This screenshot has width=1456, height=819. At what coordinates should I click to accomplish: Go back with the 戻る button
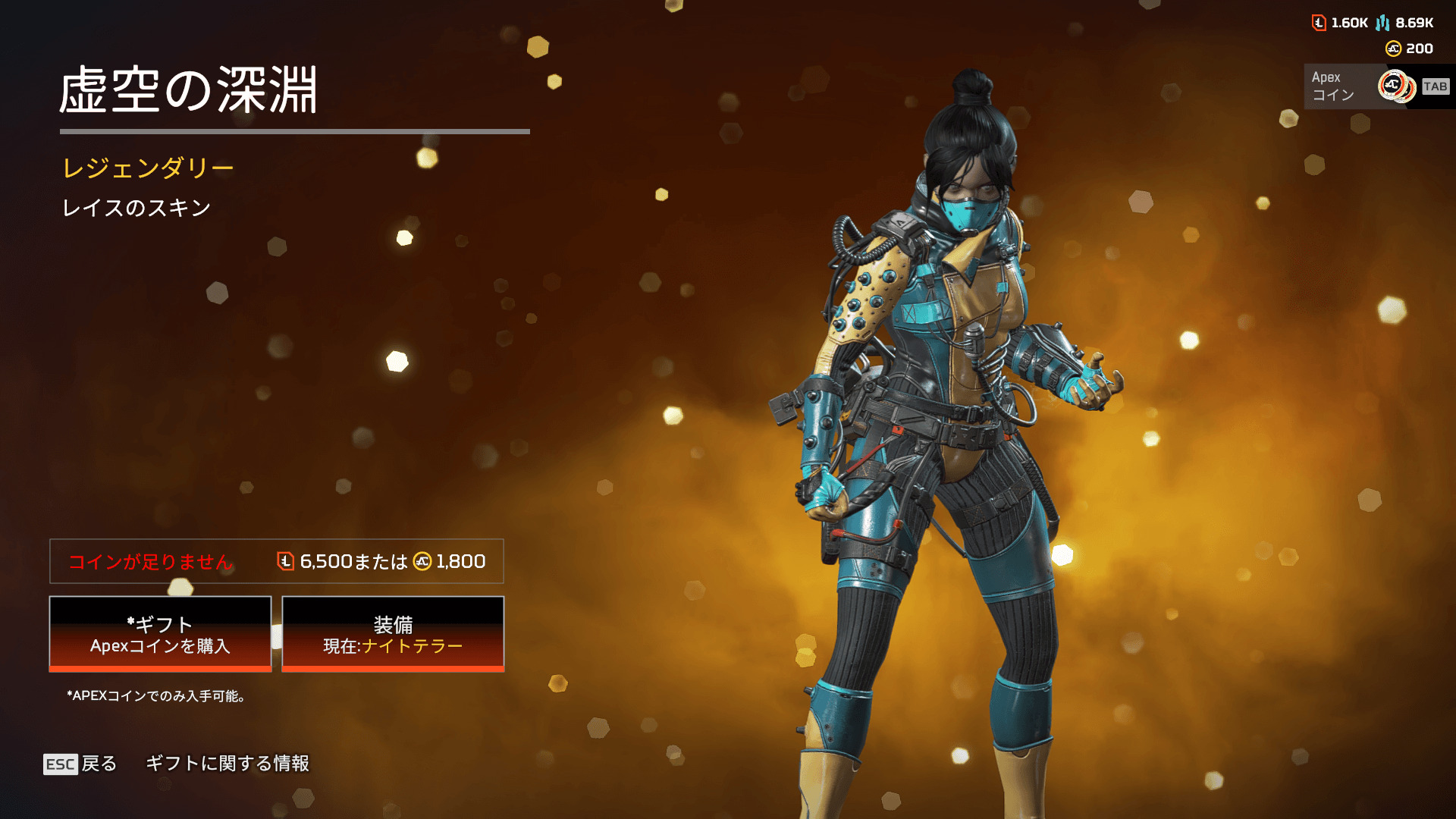click(80, 764)
